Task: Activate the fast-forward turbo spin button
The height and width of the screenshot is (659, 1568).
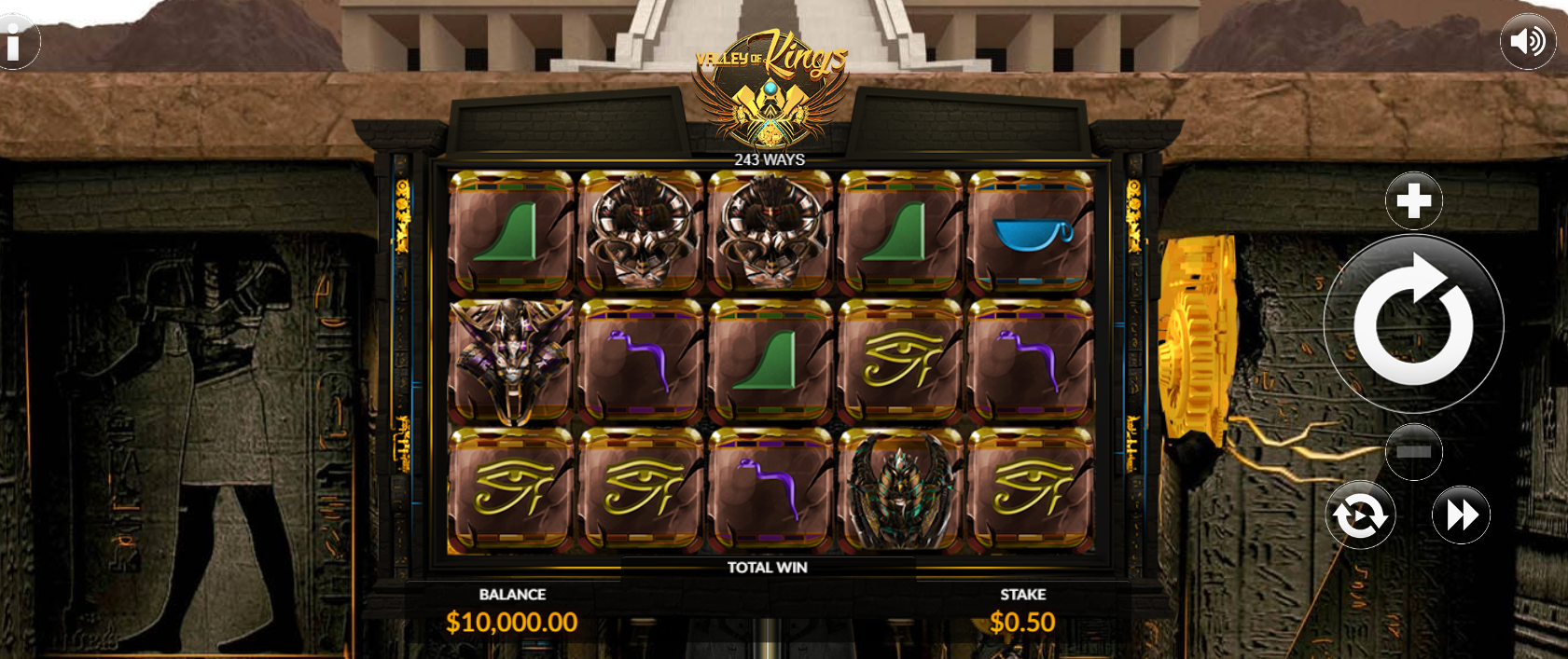Action: point(1461,515)
